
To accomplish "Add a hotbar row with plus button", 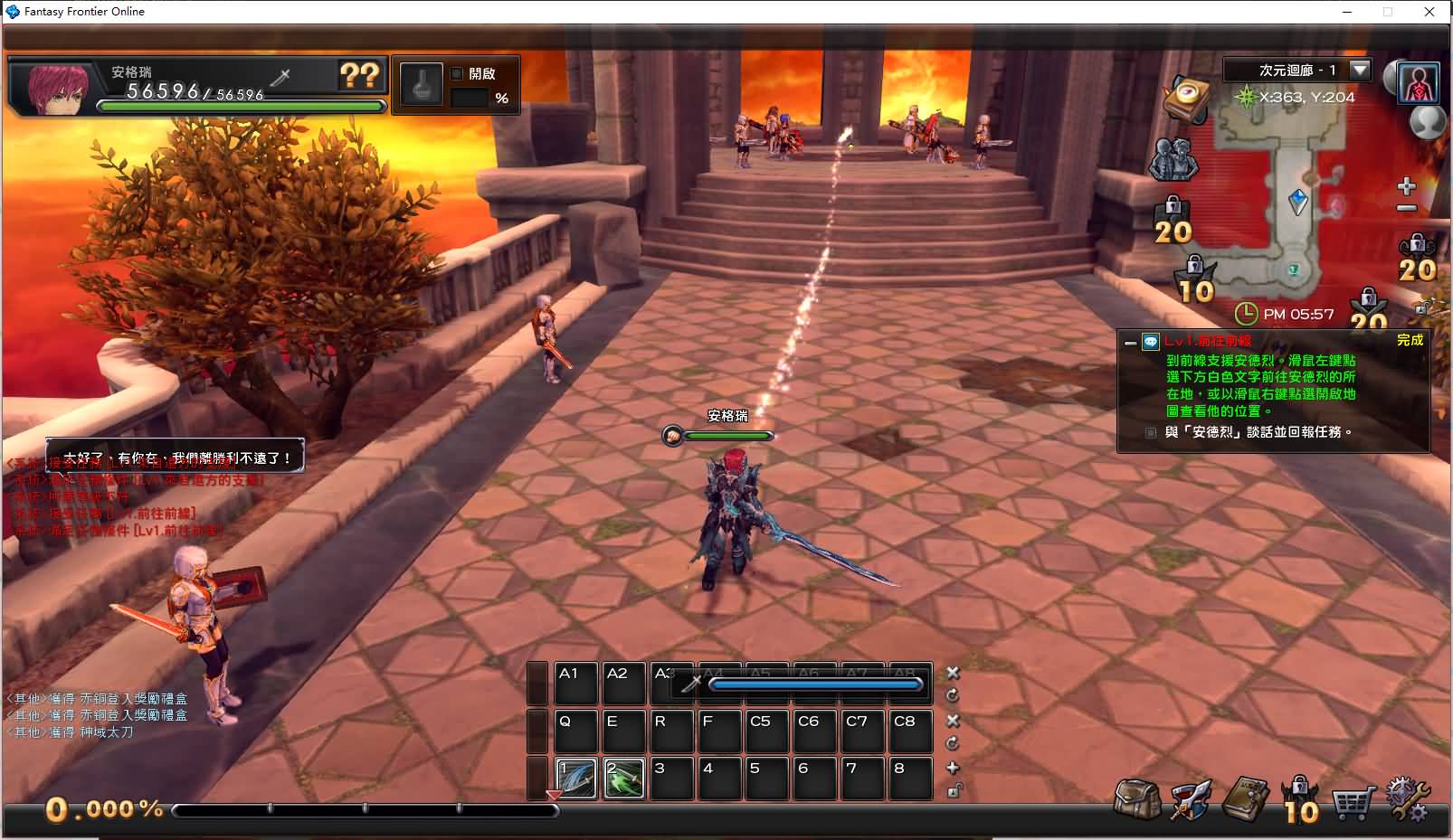I will point(953,768).
